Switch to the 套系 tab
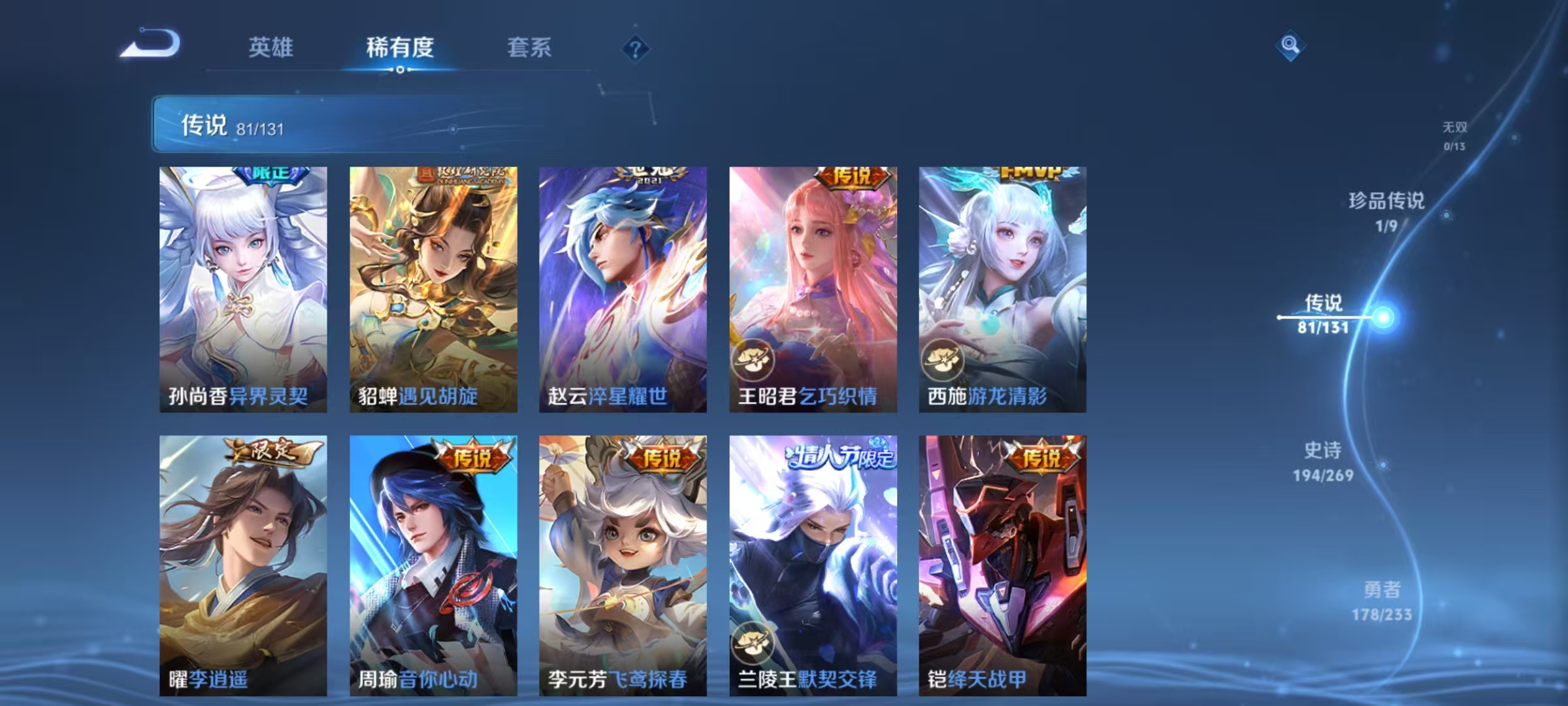Viewport: 1568px width, 706px height. (529, 48)
